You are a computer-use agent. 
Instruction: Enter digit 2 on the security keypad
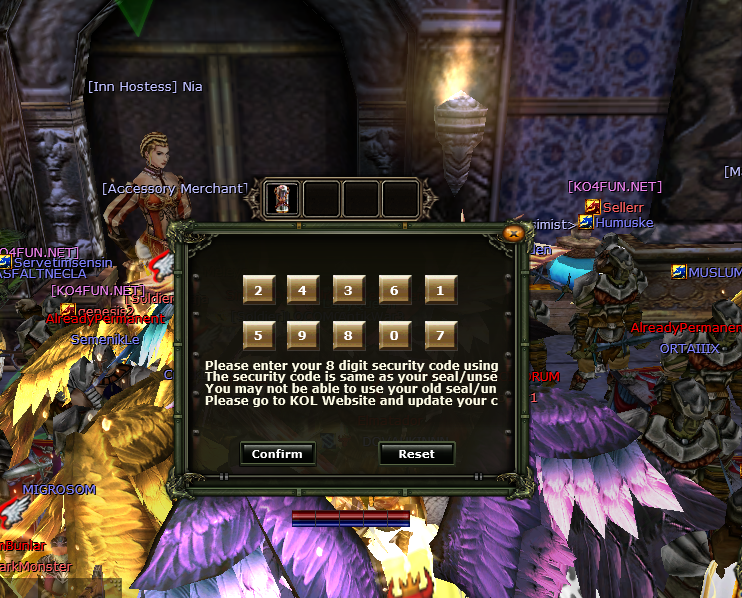pyautogui.click(x=258, y=290)
